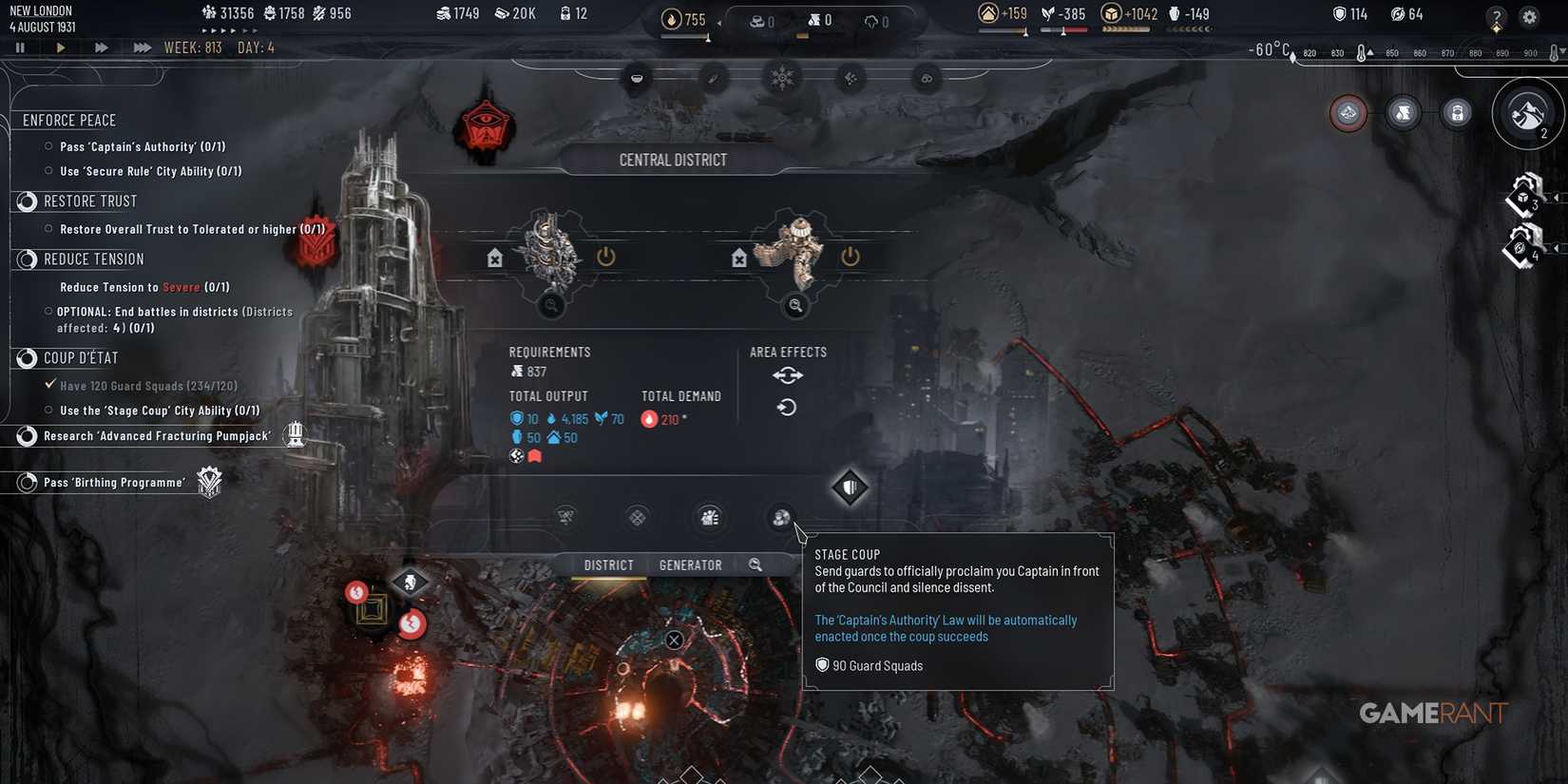
Task: Adjust the temperature scale slider at top right
Action: coord(1361,52)
